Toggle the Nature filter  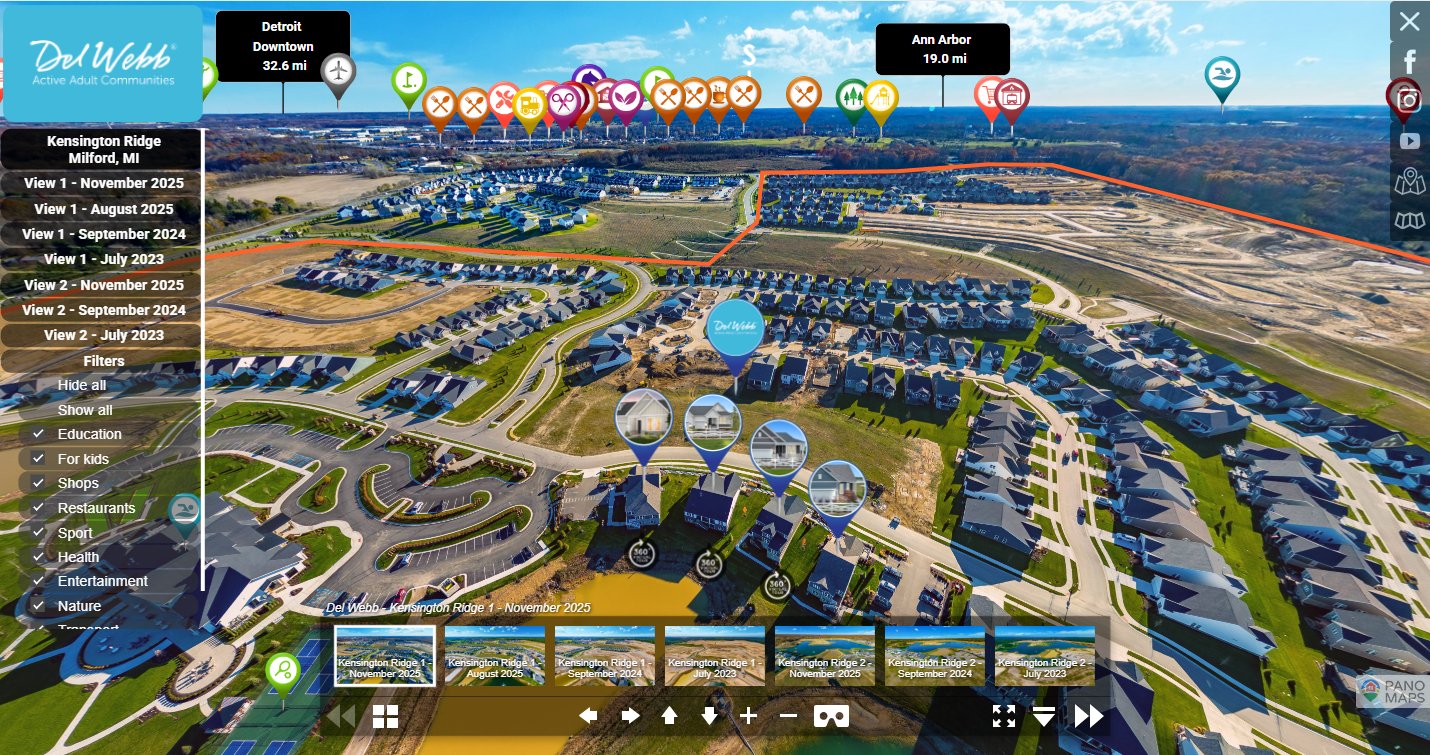38,606
